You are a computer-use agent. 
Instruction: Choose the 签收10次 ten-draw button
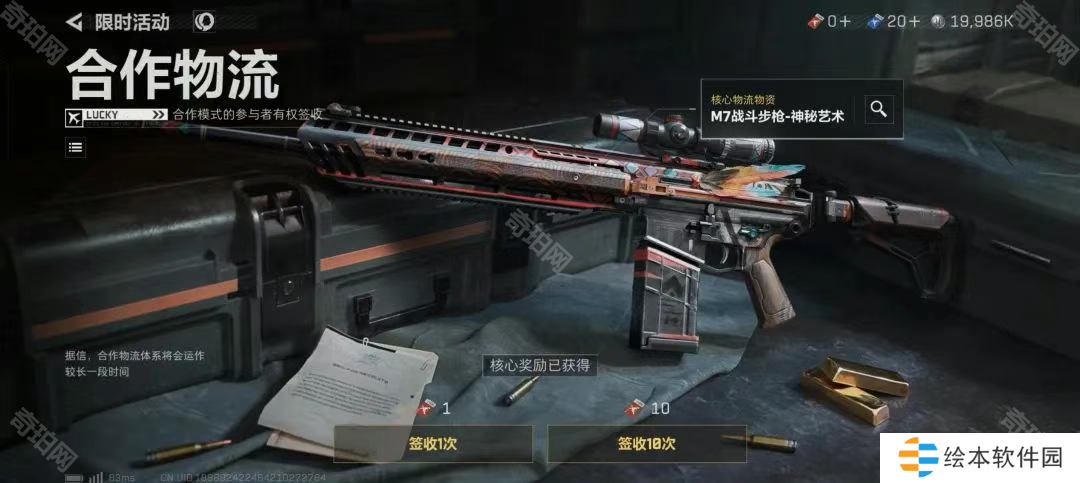[x=646, y=443]
